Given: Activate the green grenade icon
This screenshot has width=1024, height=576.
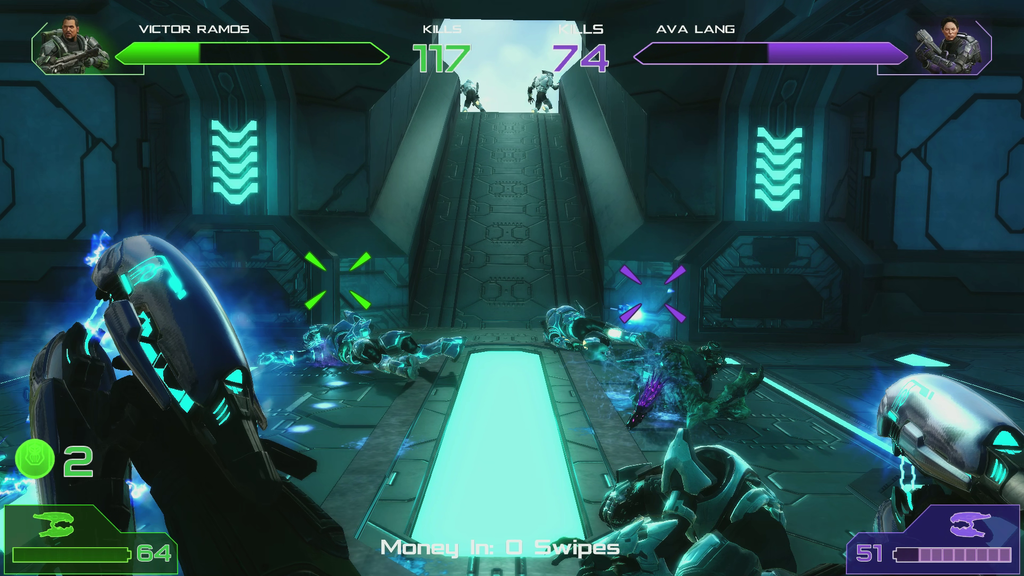Looking at the screenshot, I should tap(36, 460).
